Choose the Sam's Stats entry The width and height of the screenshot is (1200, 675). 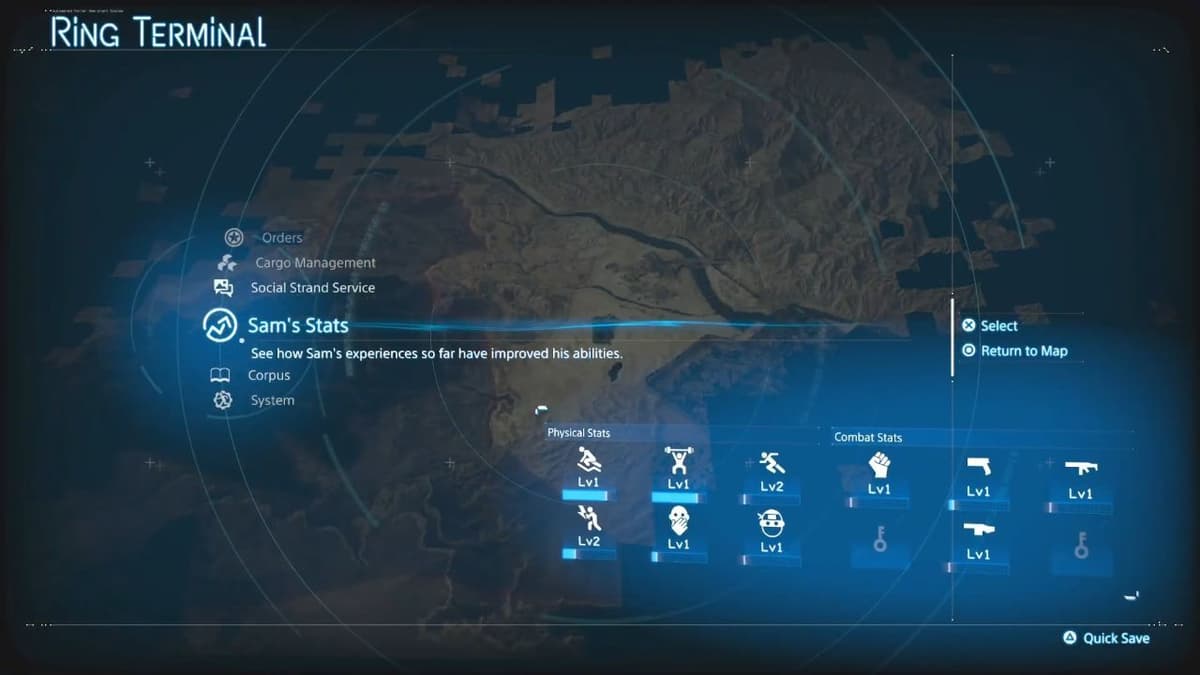298,326
